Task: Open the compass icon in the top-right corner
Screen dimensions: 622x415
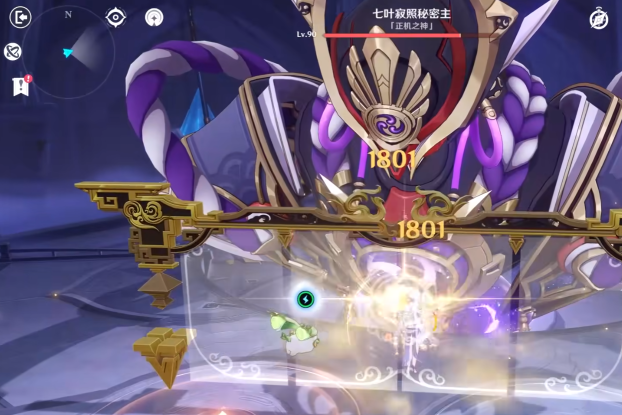Action: (x=599, y=18)
